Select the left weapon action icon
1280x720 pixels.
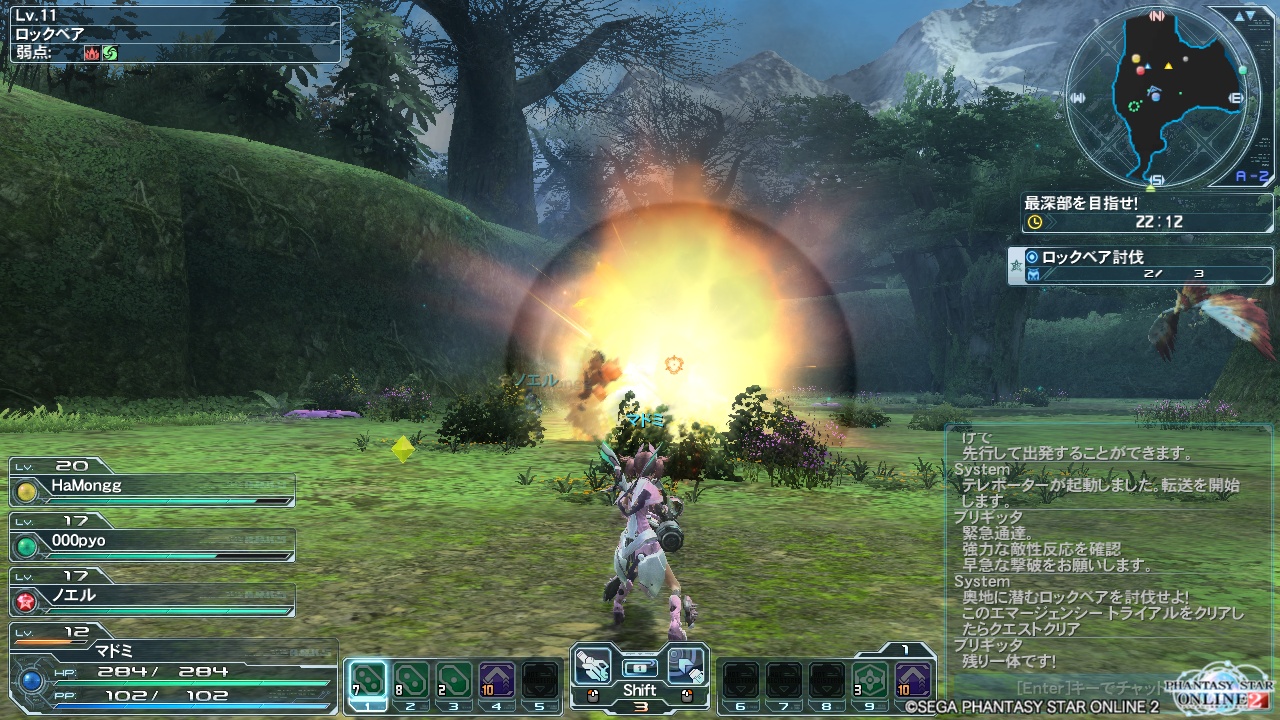coord(594,665)
